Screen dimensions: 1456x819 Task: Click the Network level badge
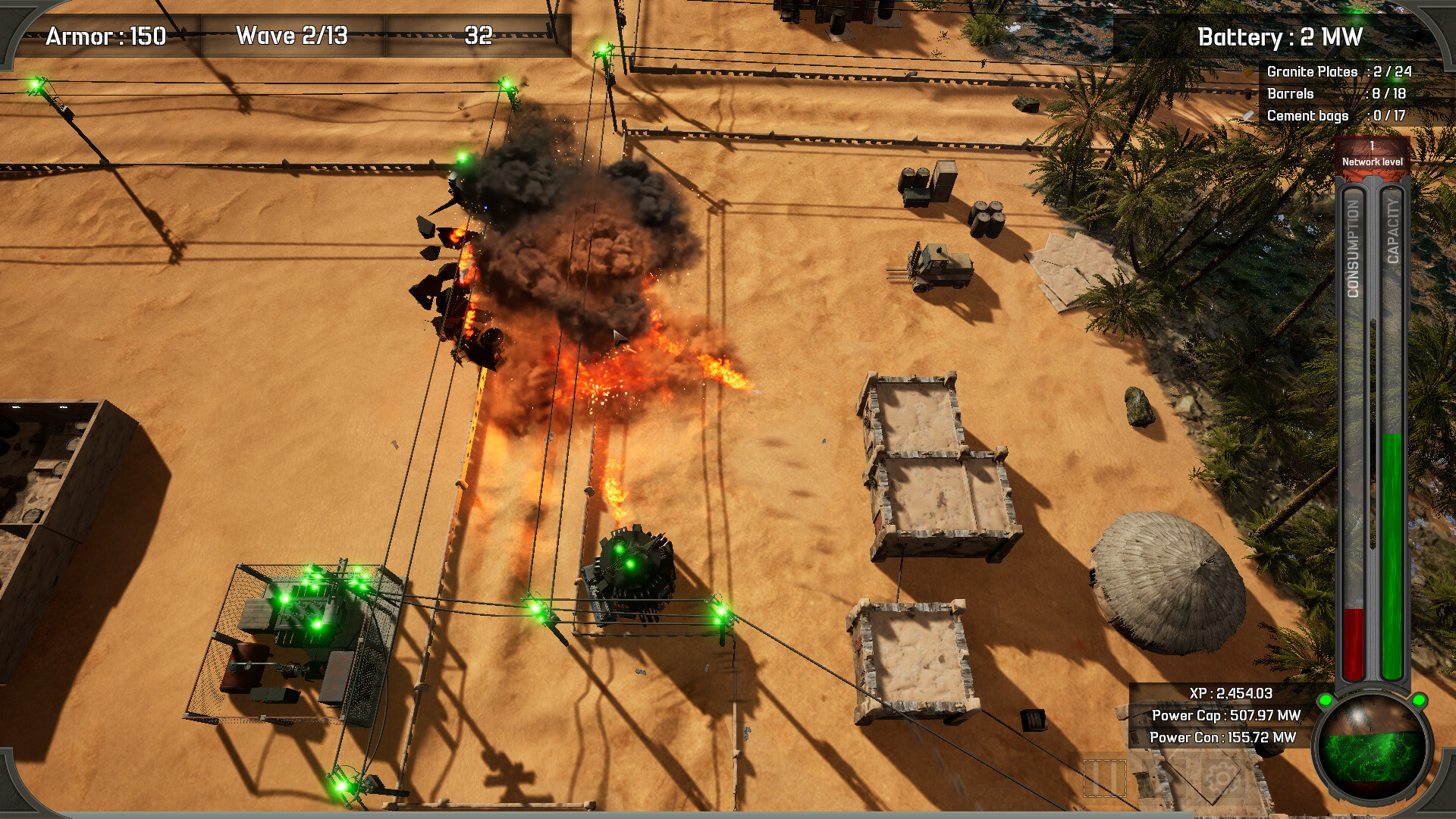pyautogui.click(x=1372, y=154)
